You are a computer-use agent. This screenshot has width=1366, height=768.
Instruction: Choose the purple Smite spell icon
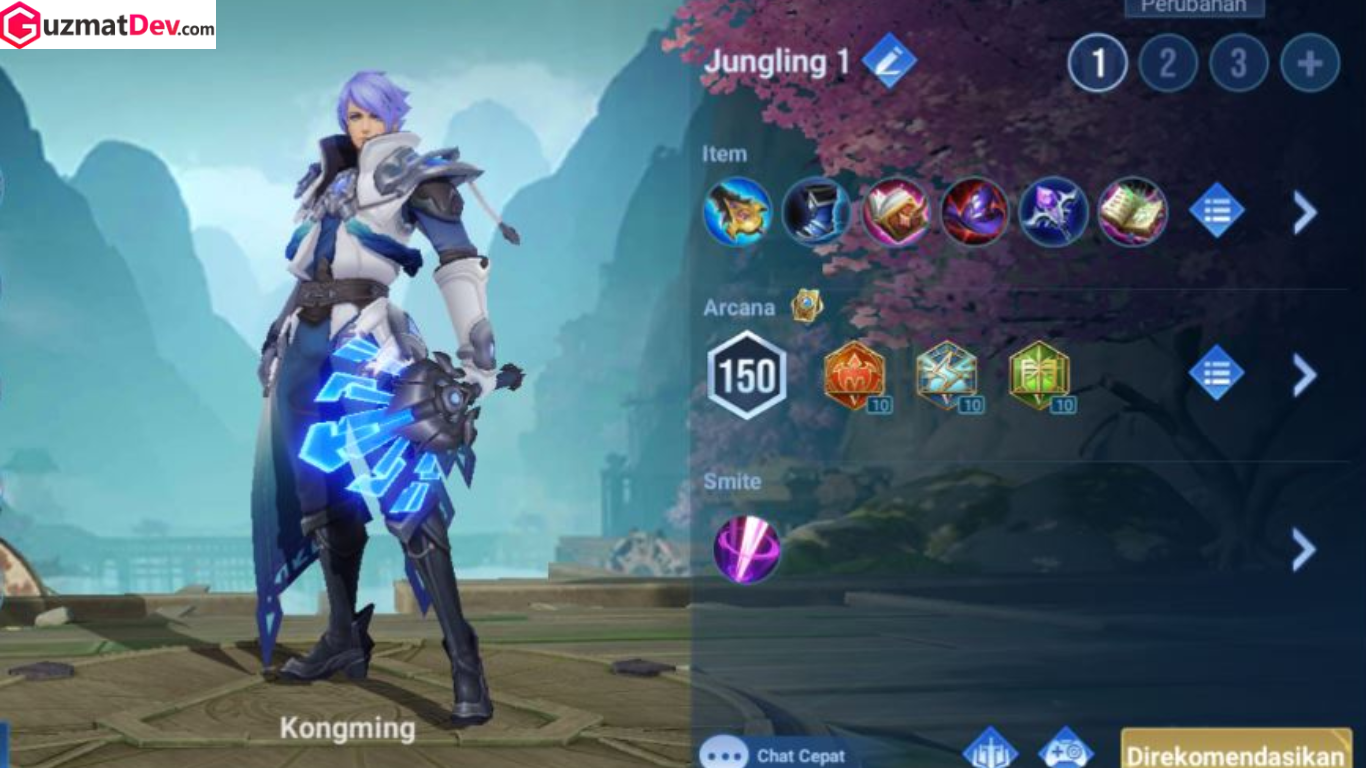pos(747,549)
